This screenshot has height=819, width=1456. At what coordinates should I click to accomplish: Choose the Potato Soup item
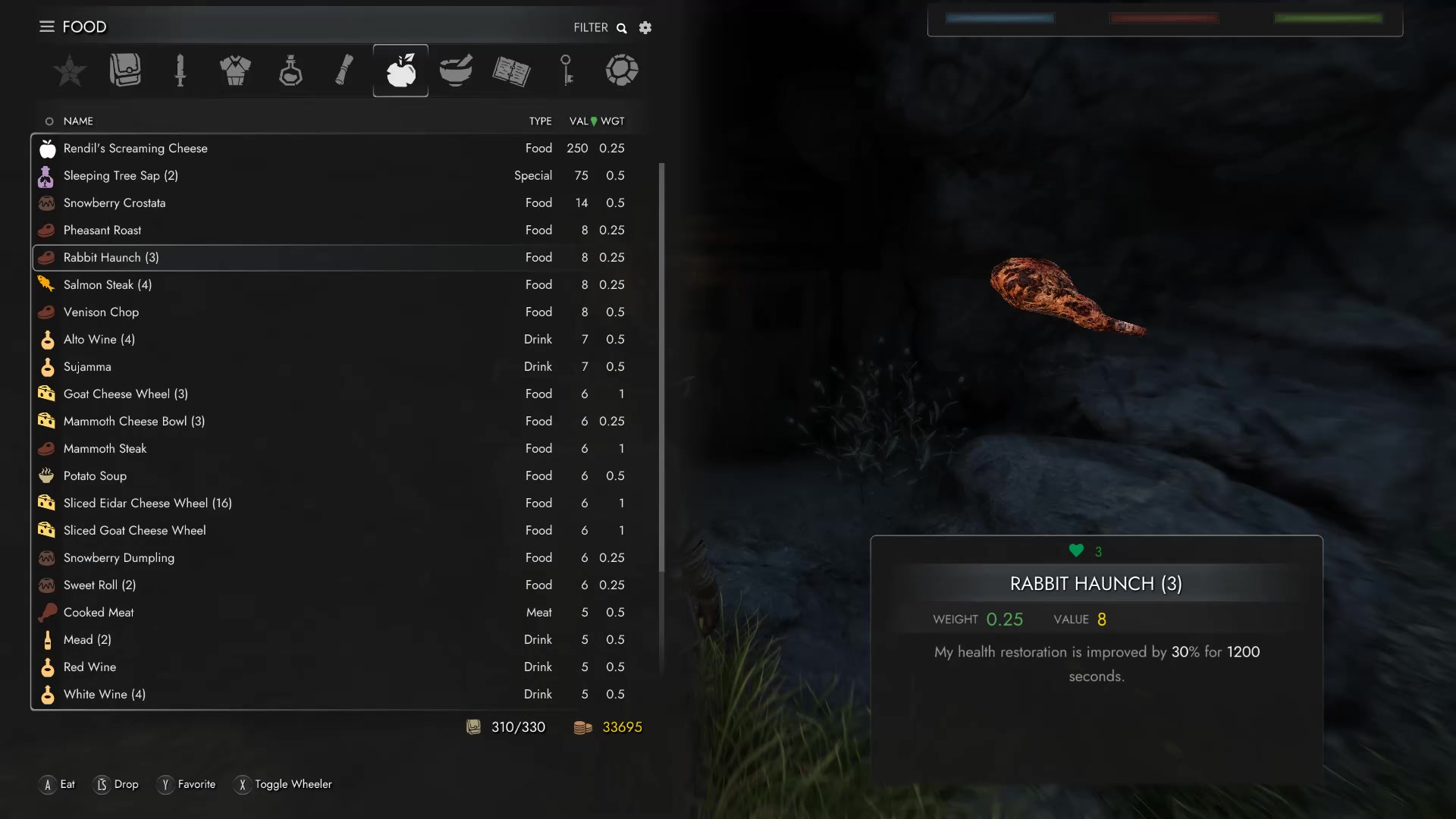coord(95,476)
